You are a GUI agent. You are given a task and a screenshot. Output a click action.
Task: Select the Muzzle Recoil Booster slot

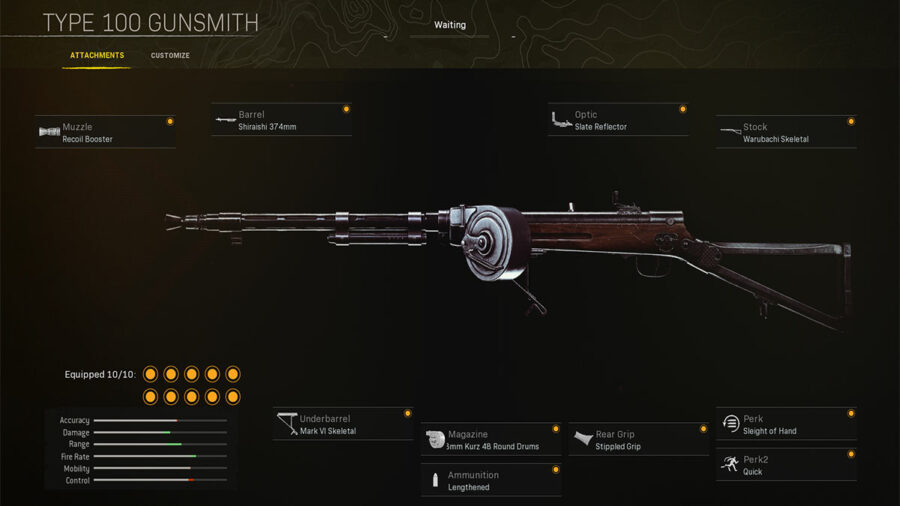(x=105, y=132)
